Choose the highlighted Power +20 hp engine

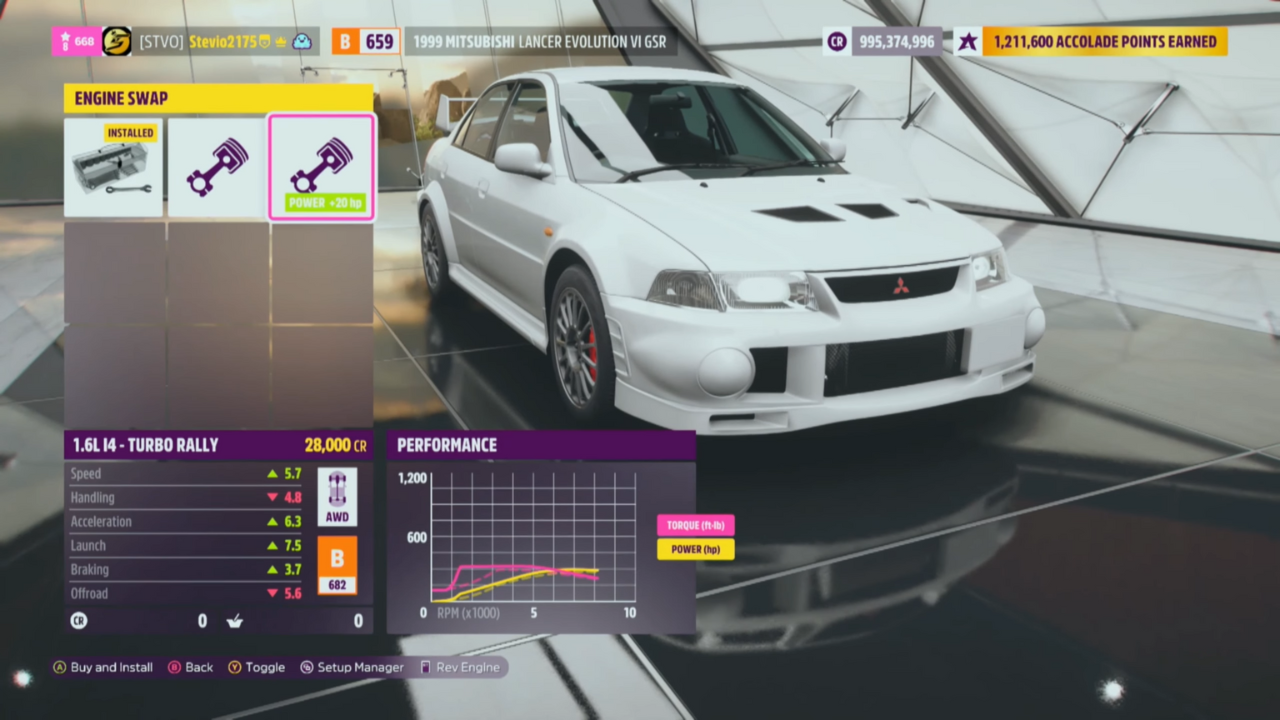[x=321, y=167]
